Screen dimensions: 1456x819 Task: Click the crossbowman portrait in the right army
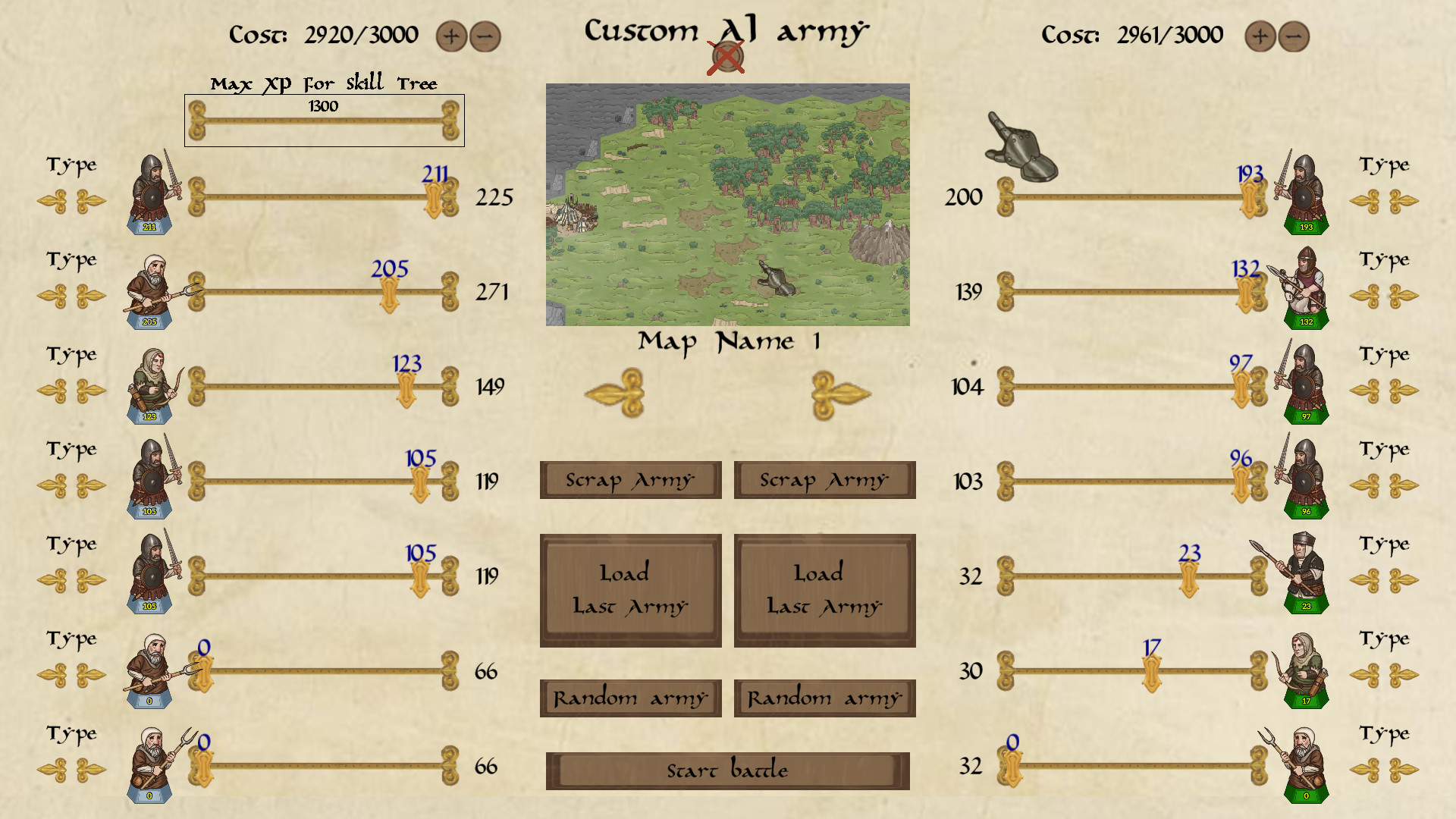(1306, 292)
